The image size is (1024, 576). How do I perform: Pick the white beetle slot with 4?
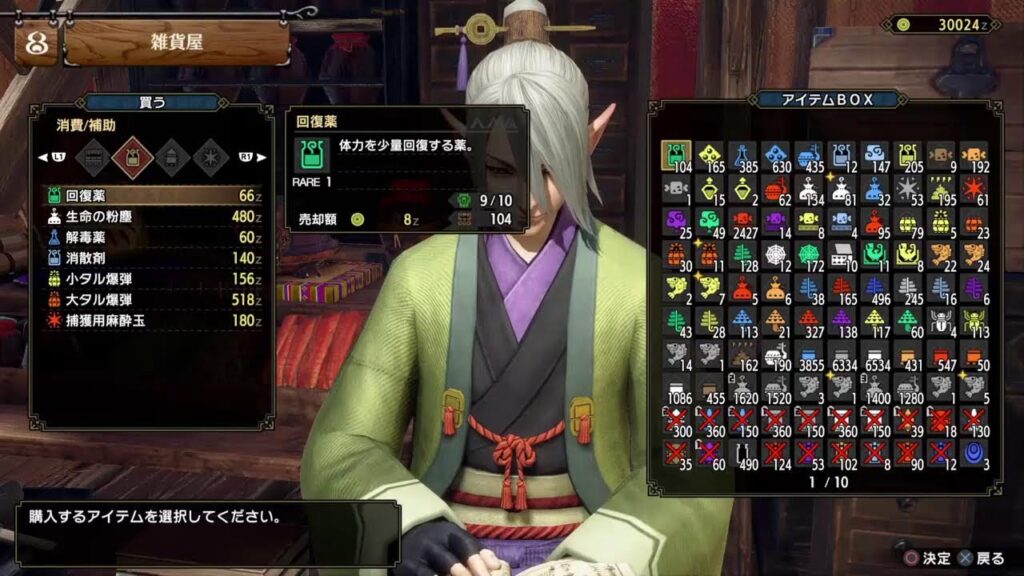[x=941, y=320]
